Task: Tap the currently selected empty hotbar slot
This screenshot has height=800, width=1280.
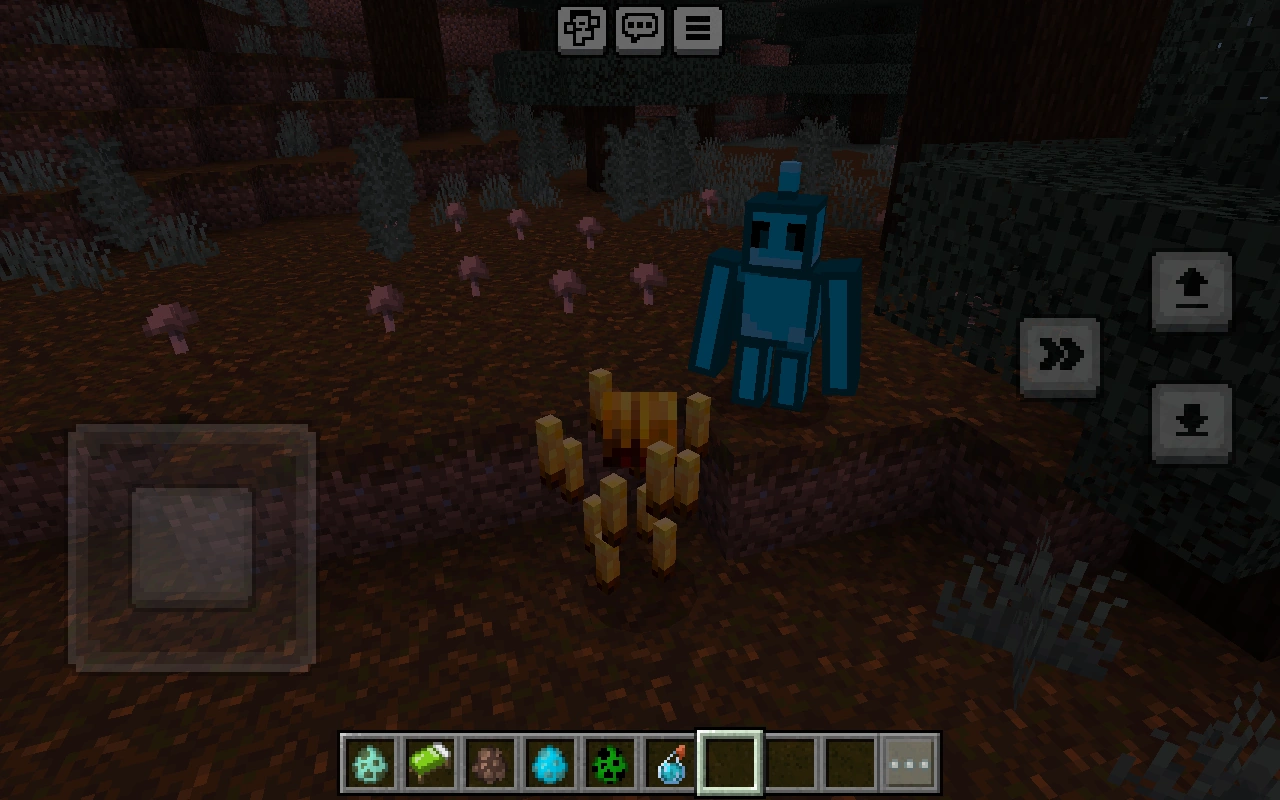Action: tap(729, 761)
